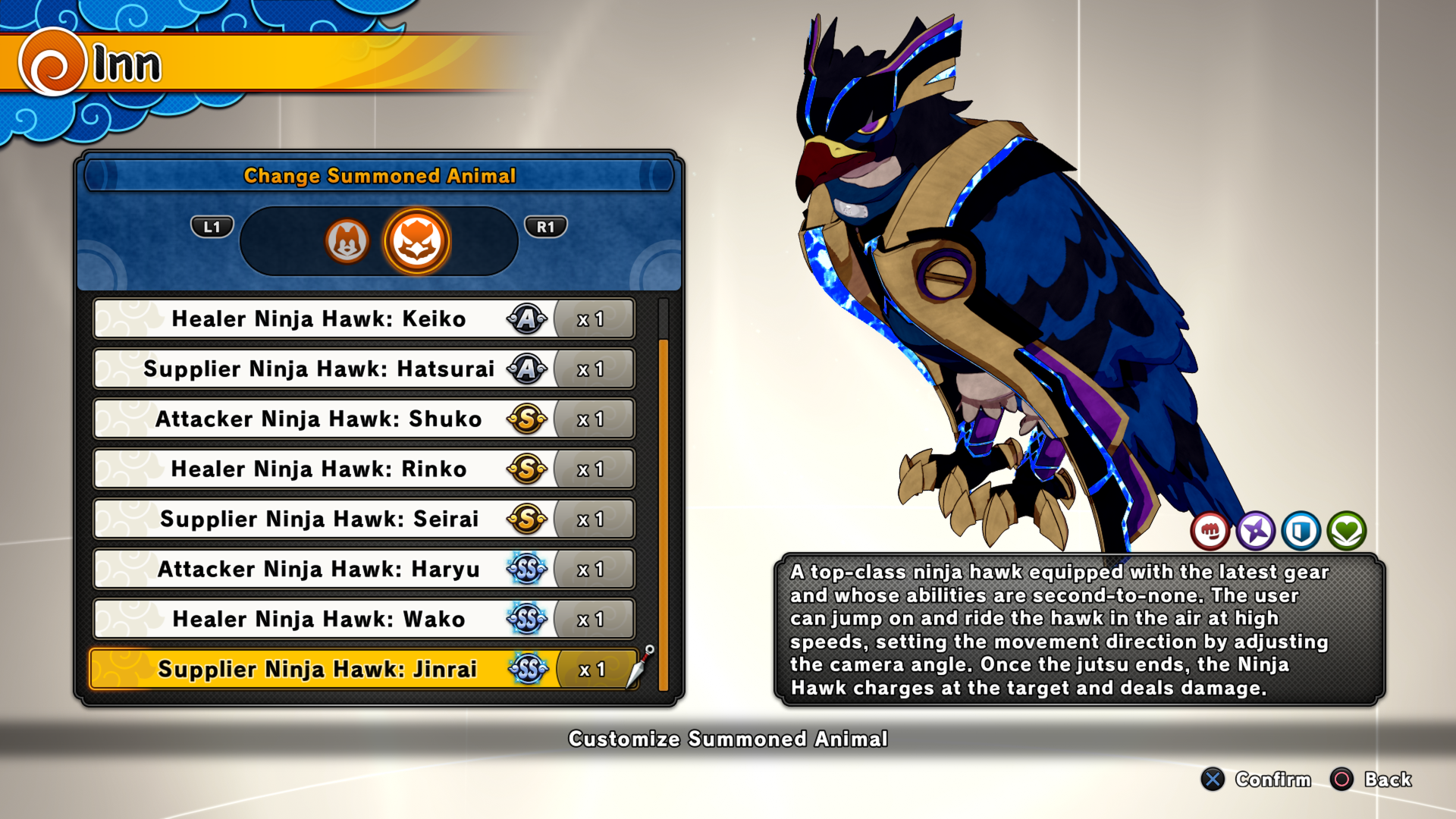Screen dimensions: 1456x819
Task: Click the blue shield defense type icon
Action: pos(1301,530)
